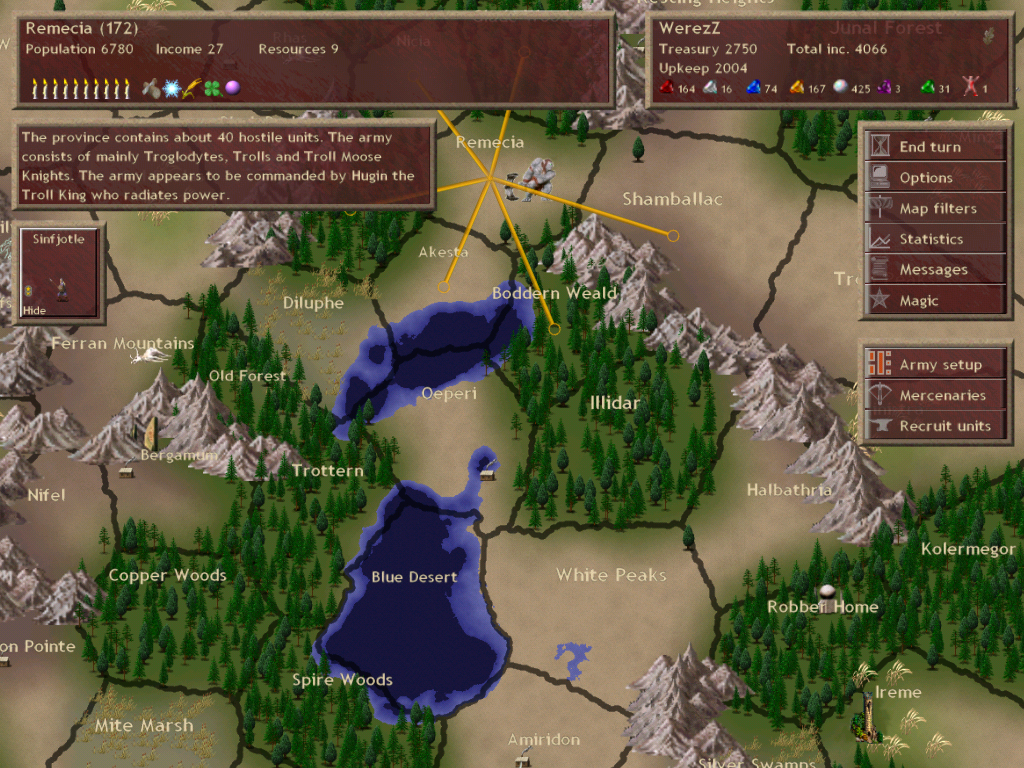1024x768 pixels.
Task: Open the Magic menu
Action: tap(934, 301)
